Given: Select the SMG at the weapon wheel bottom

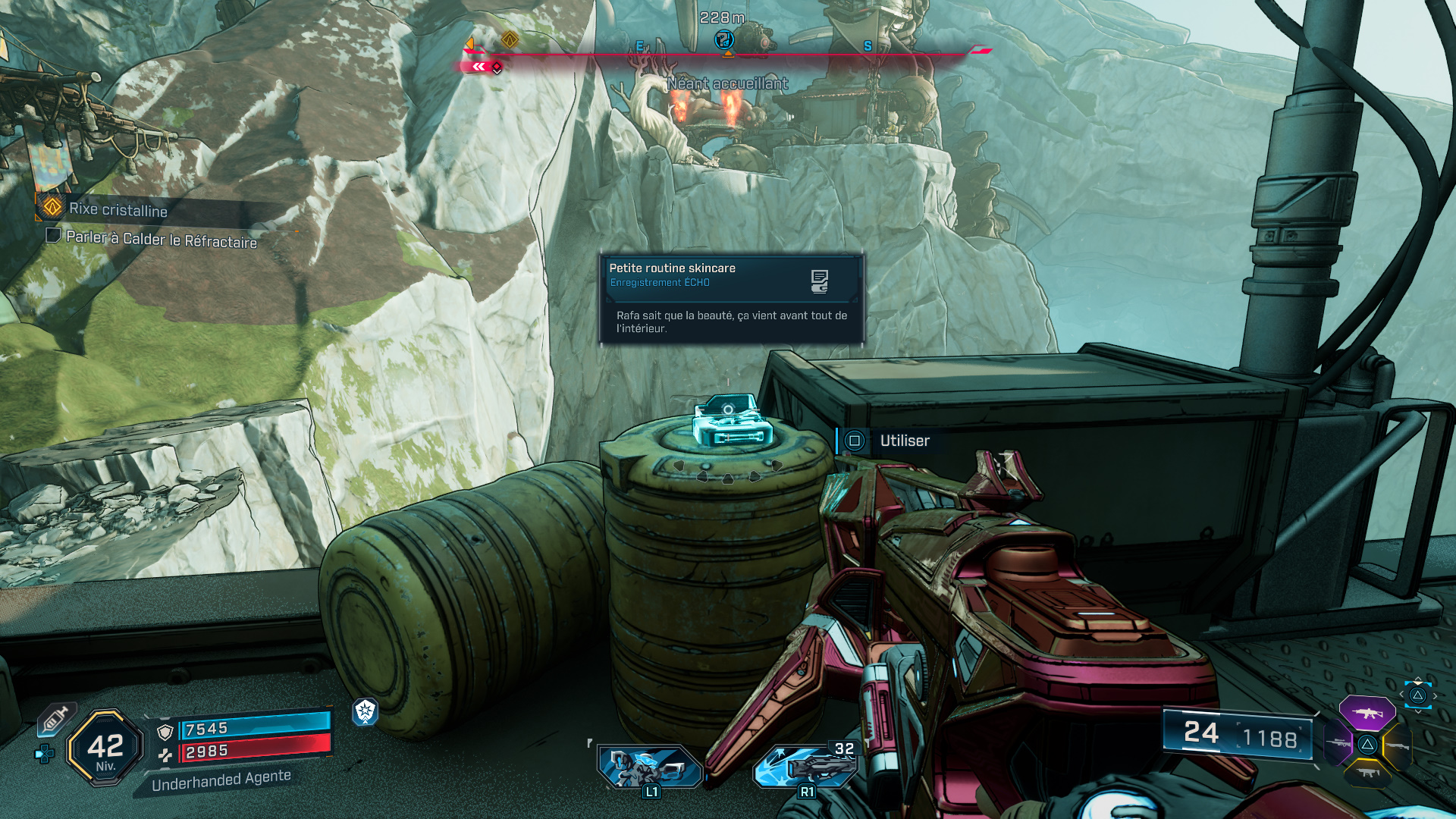Looking at the screenshot, I should click(1368, 773).
